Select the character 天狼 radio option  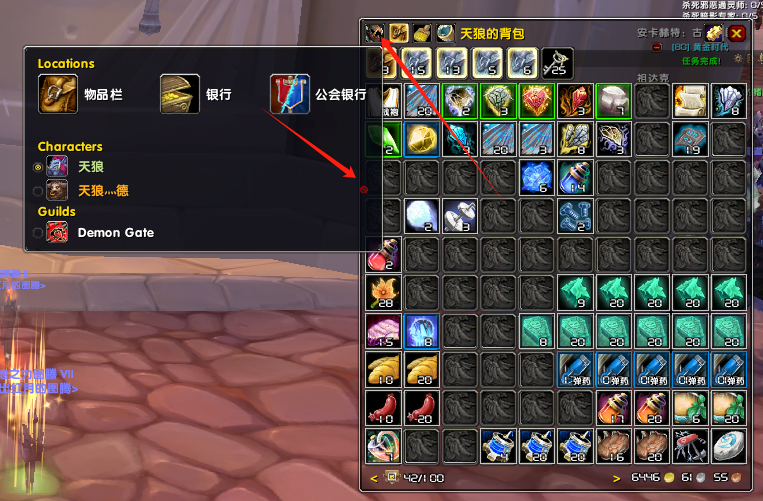[x=39, y=167]
